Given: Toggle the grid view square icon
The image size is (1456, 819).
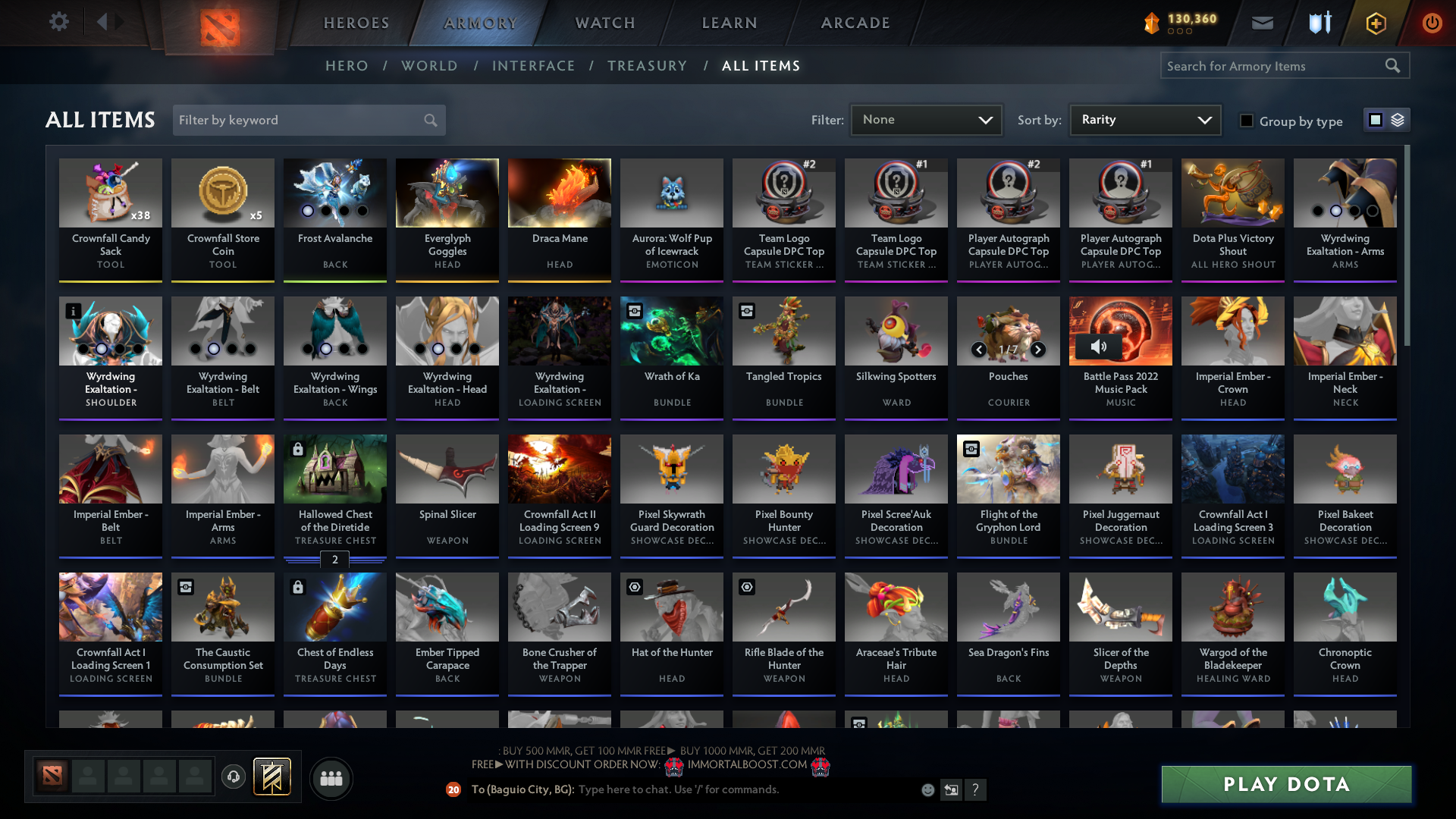Looking at the screenshot, I should (1375, 119).
